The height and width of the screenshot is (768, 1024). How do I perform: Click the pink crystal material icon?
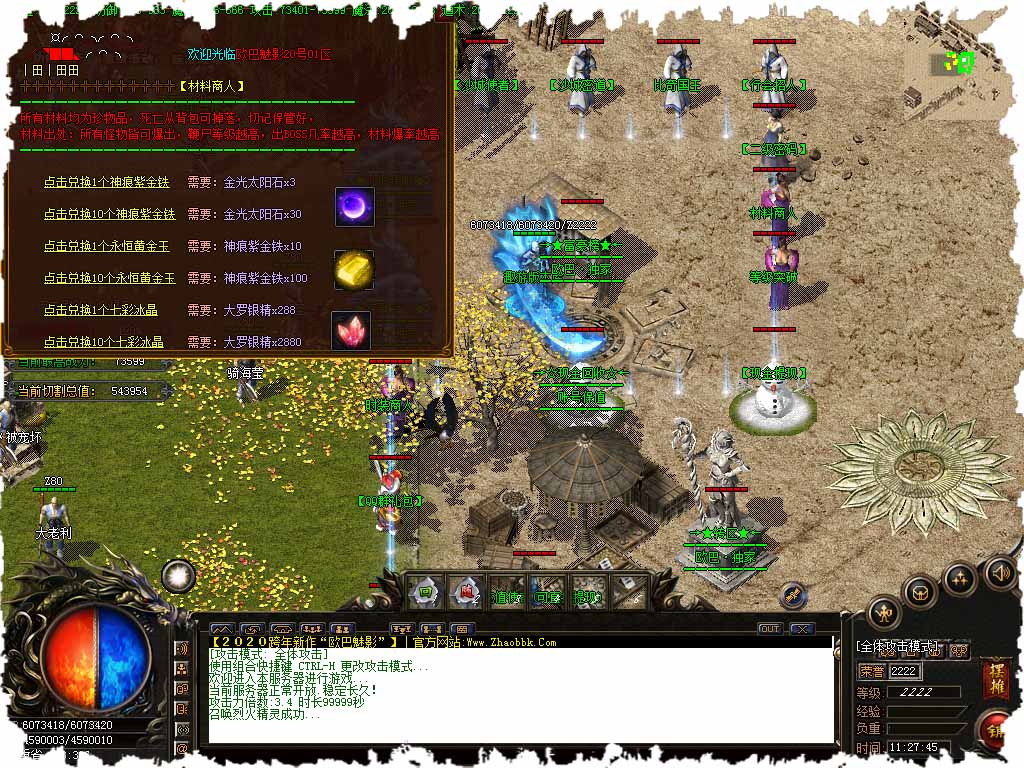[351, 330]
